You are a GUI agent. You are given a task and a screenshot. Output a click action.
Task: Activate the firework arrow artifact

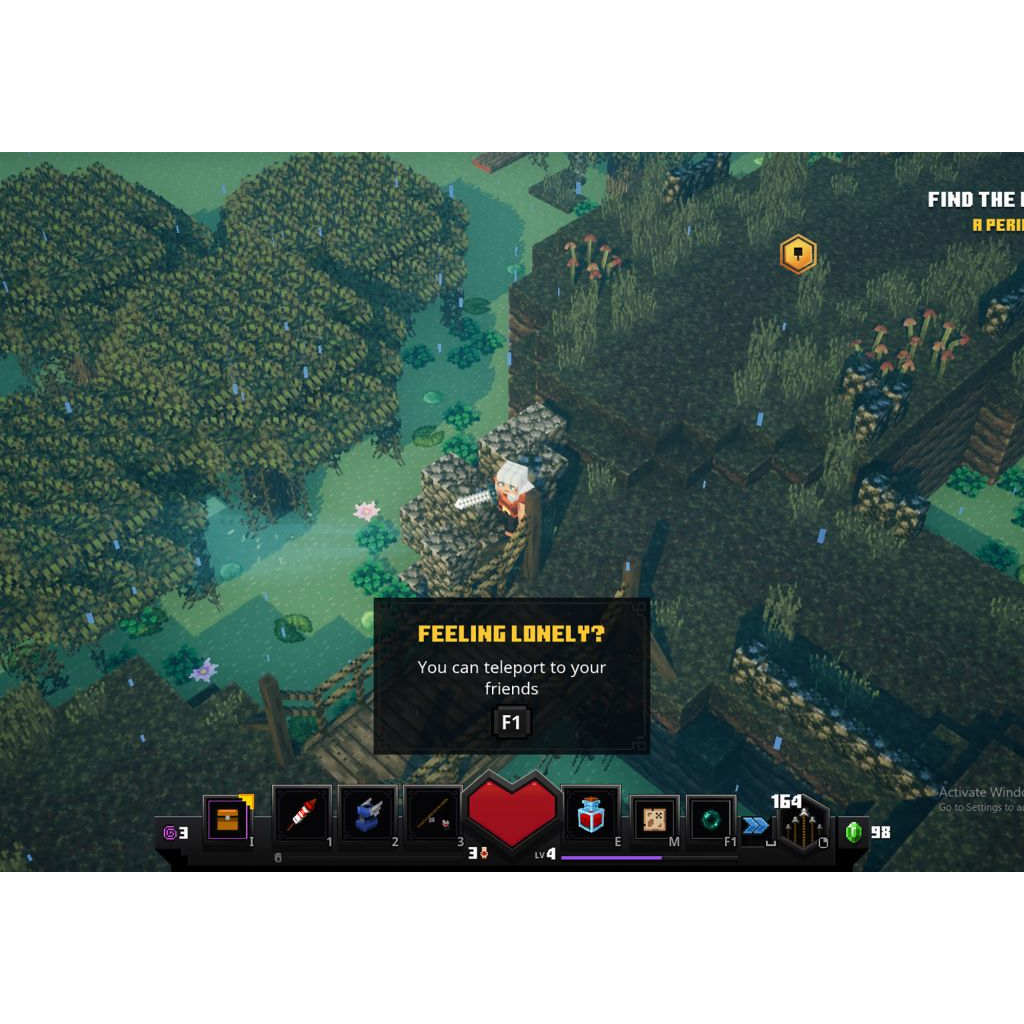click(x=302, y=815)
